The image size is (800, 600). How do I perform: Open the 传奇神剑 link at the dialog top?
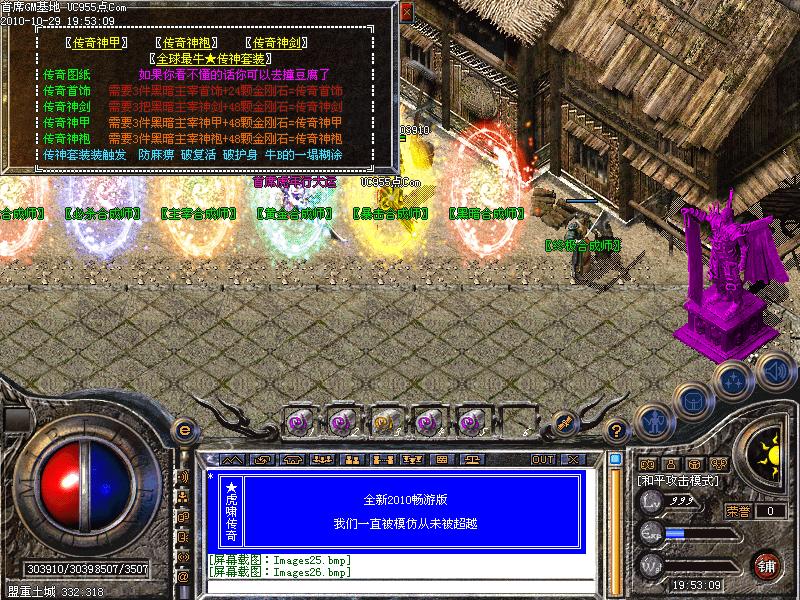(279, 43)
